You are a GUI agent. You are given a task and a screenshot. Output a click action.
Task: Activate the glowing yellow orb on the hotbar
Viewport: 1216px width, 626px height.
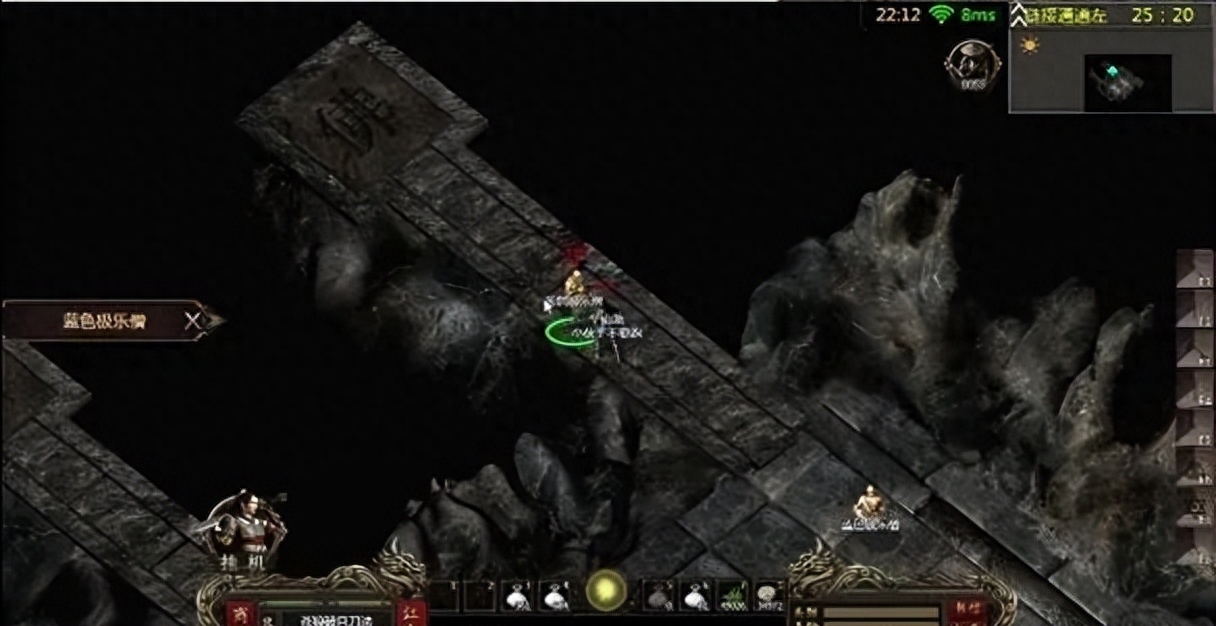coord(606,590)
